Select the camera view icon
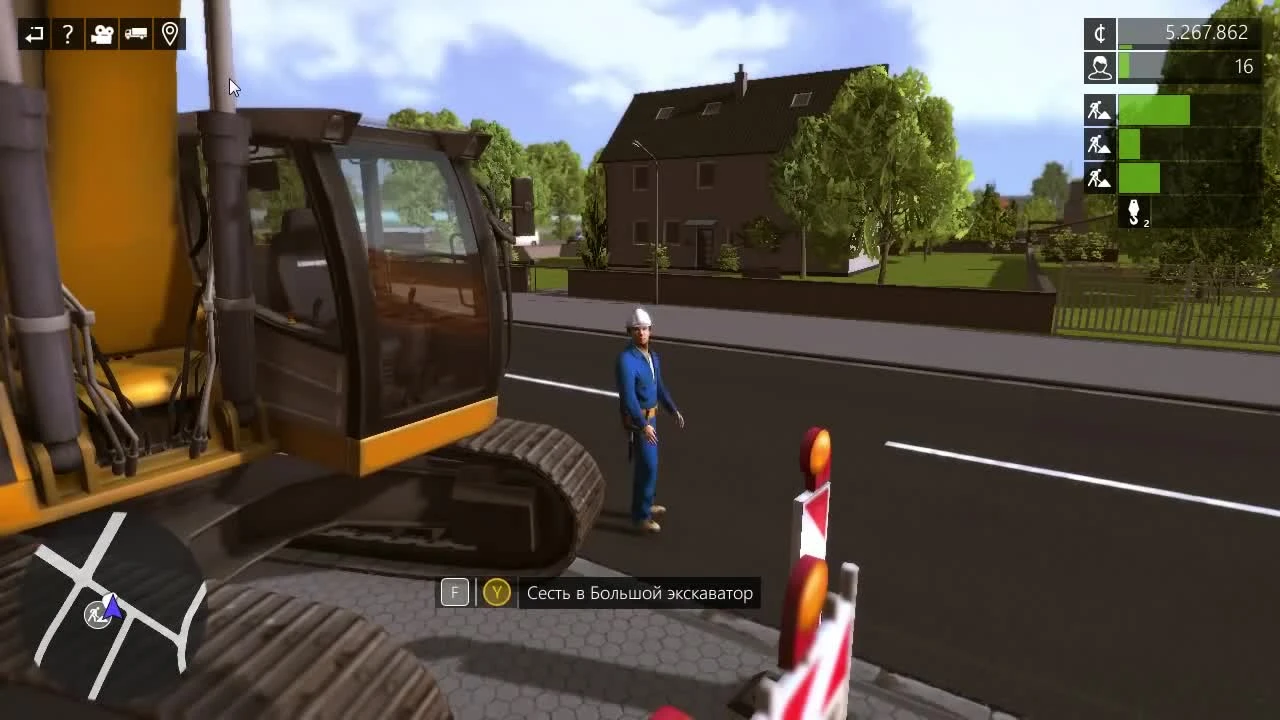This screenshot has height=720, width=1280. point(101,34)
